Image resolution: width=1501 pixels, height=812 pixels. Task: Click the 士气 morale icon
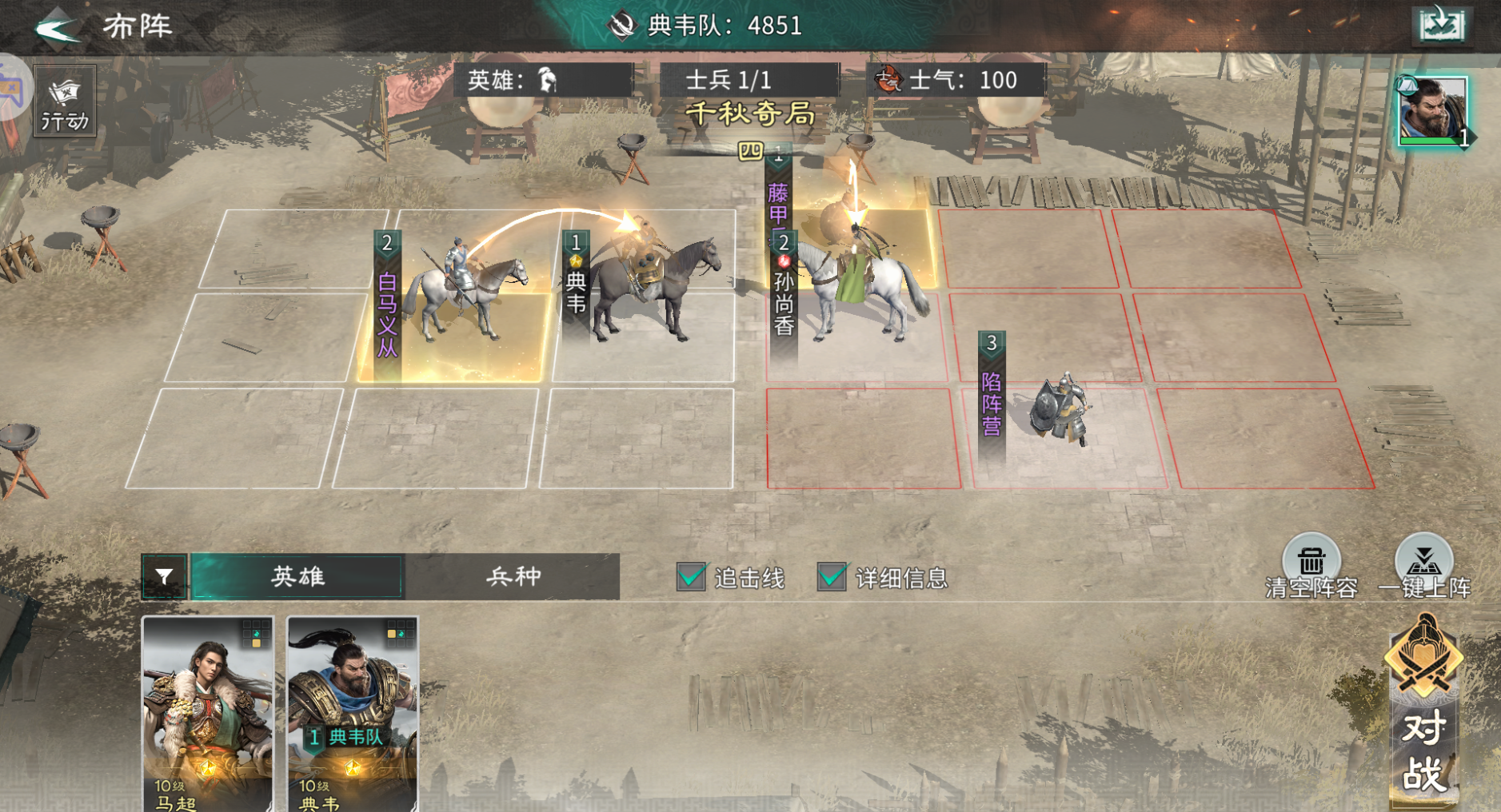[x=890, y=79]
